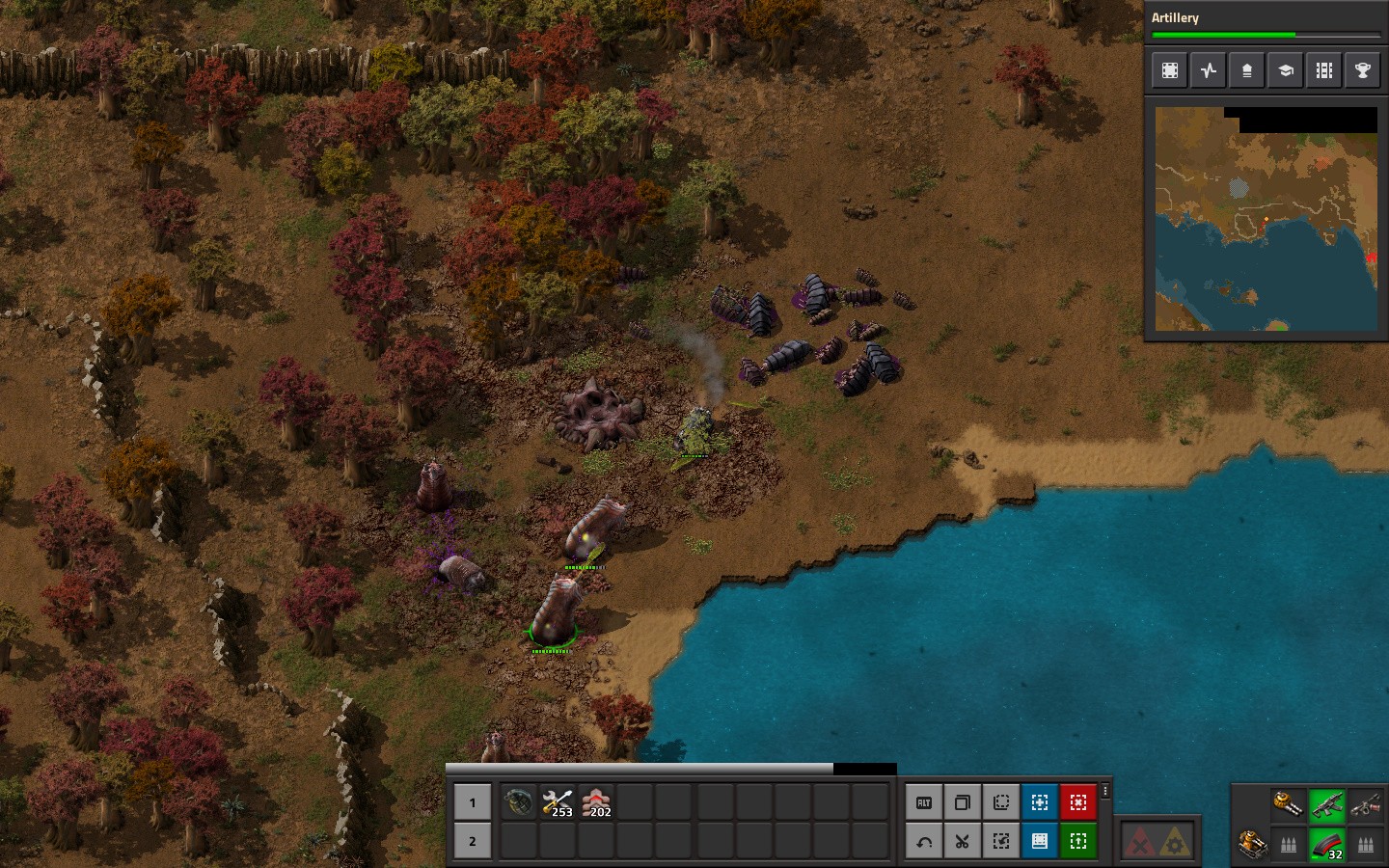This screenshot has width=1389, height=868.
Task: Open production statistics graph button
Action: click(1209, 70)
